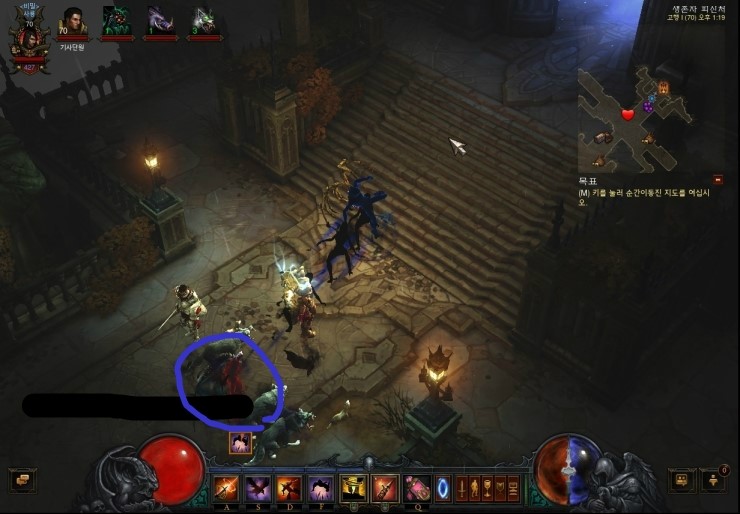Use the bat-winged skill in slot S
The image size is (740, 514).
[257, 488]
